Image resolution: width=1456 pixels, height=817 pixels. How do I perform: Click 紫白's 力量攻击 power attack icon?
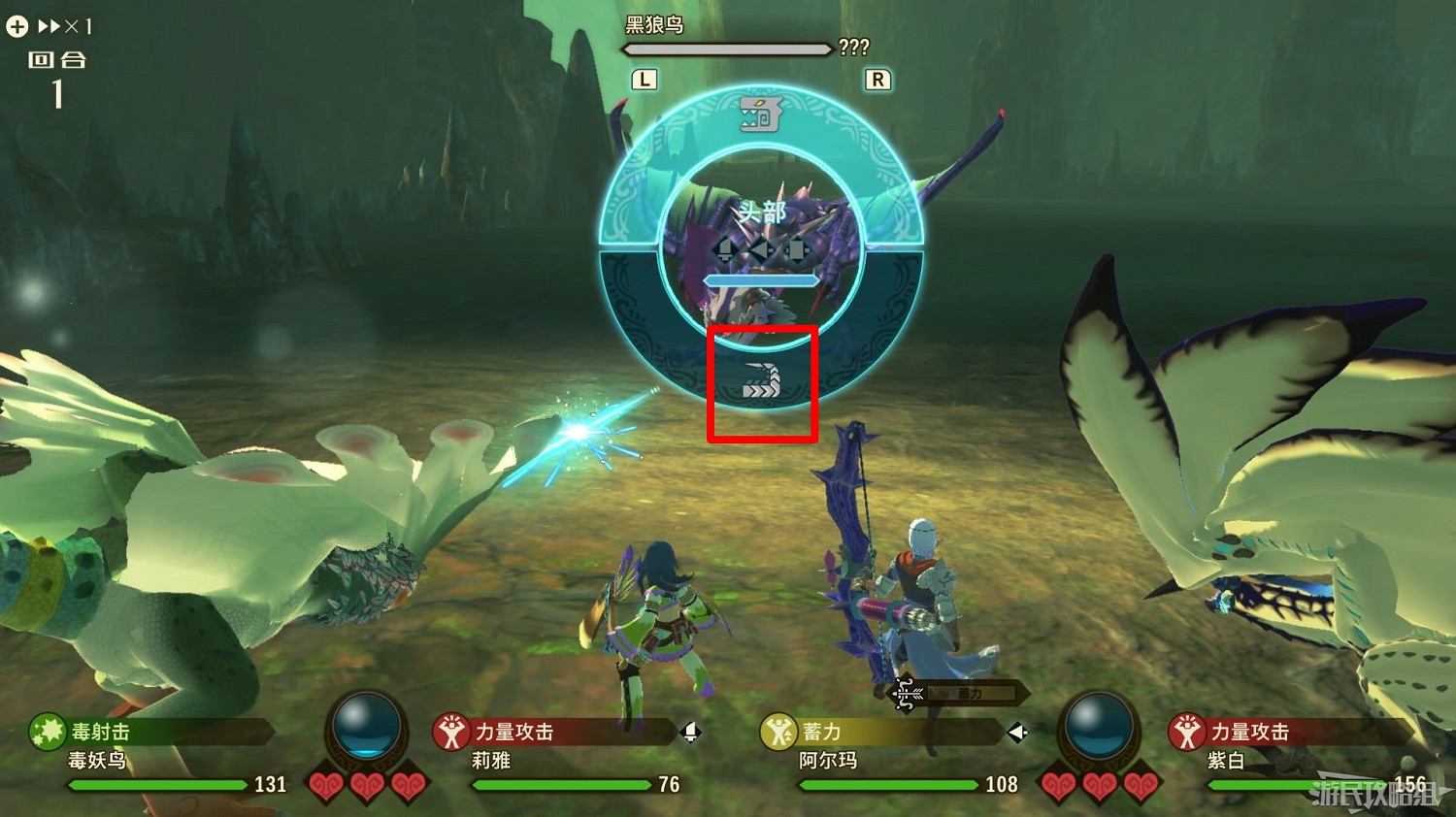(x=1186, y=733)
